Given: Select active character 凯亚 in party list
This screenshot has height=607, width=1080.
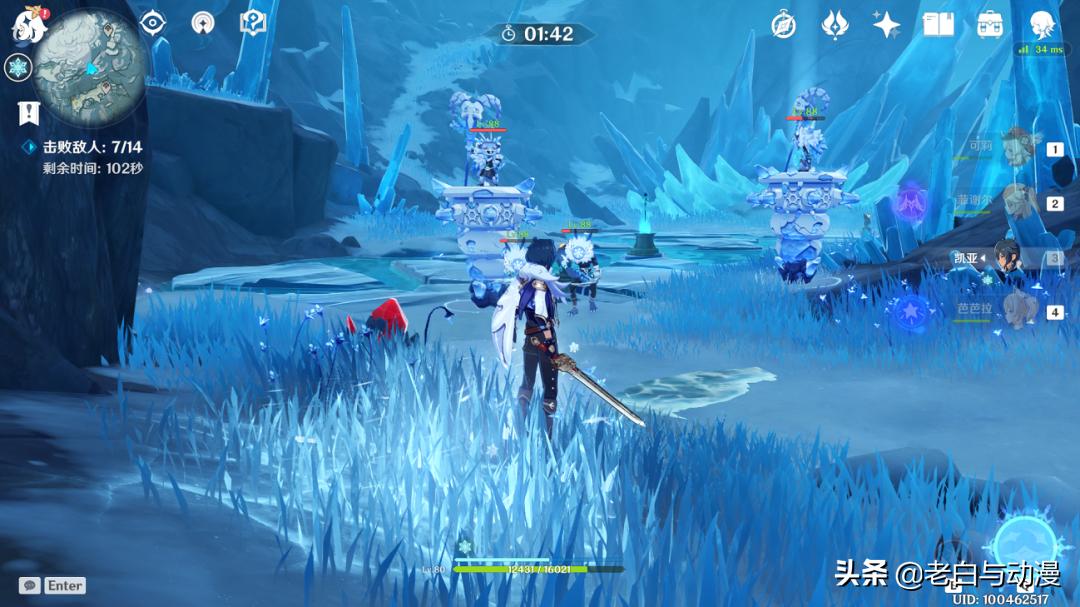Looking at the screenshot, I should [1016, 258].
